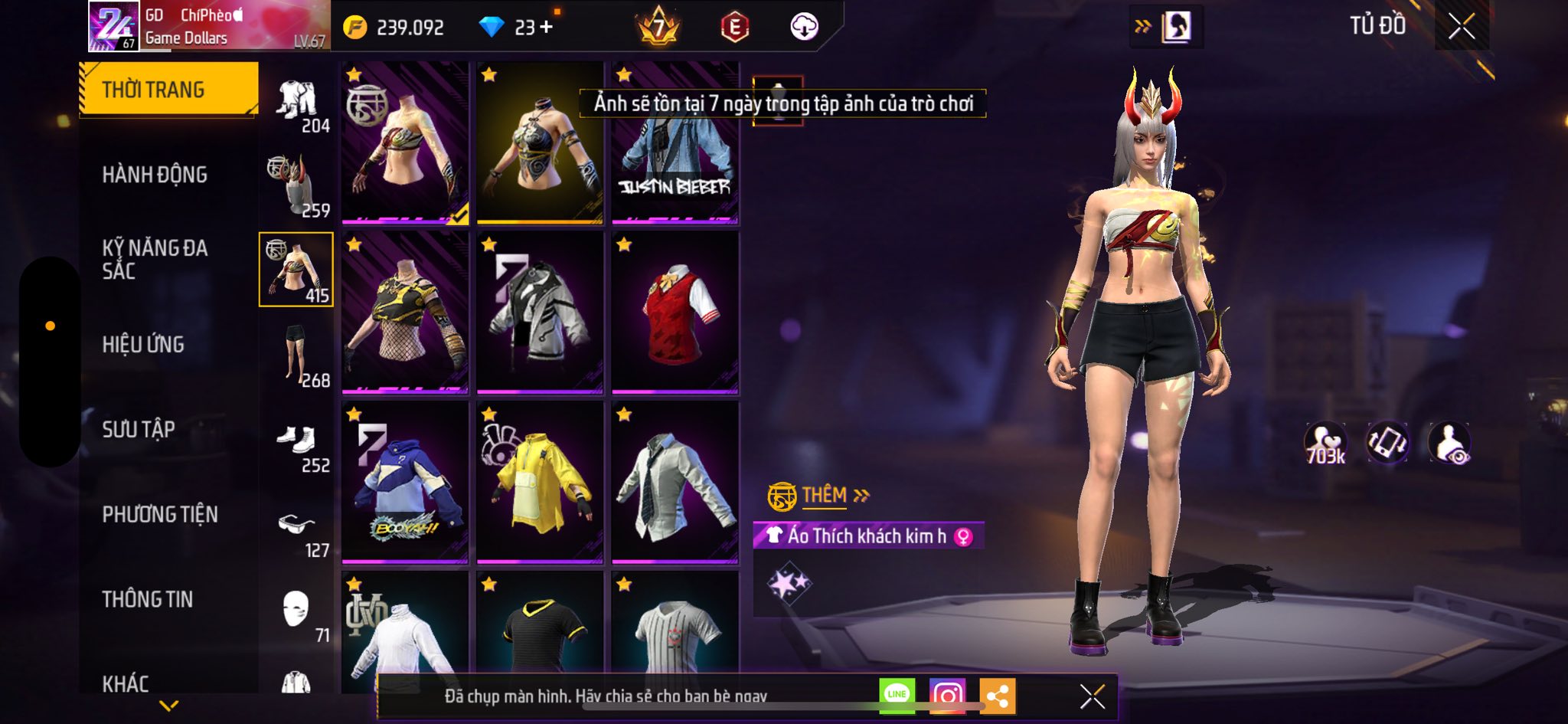Share screenshot via Instagram

pos(947,696)
